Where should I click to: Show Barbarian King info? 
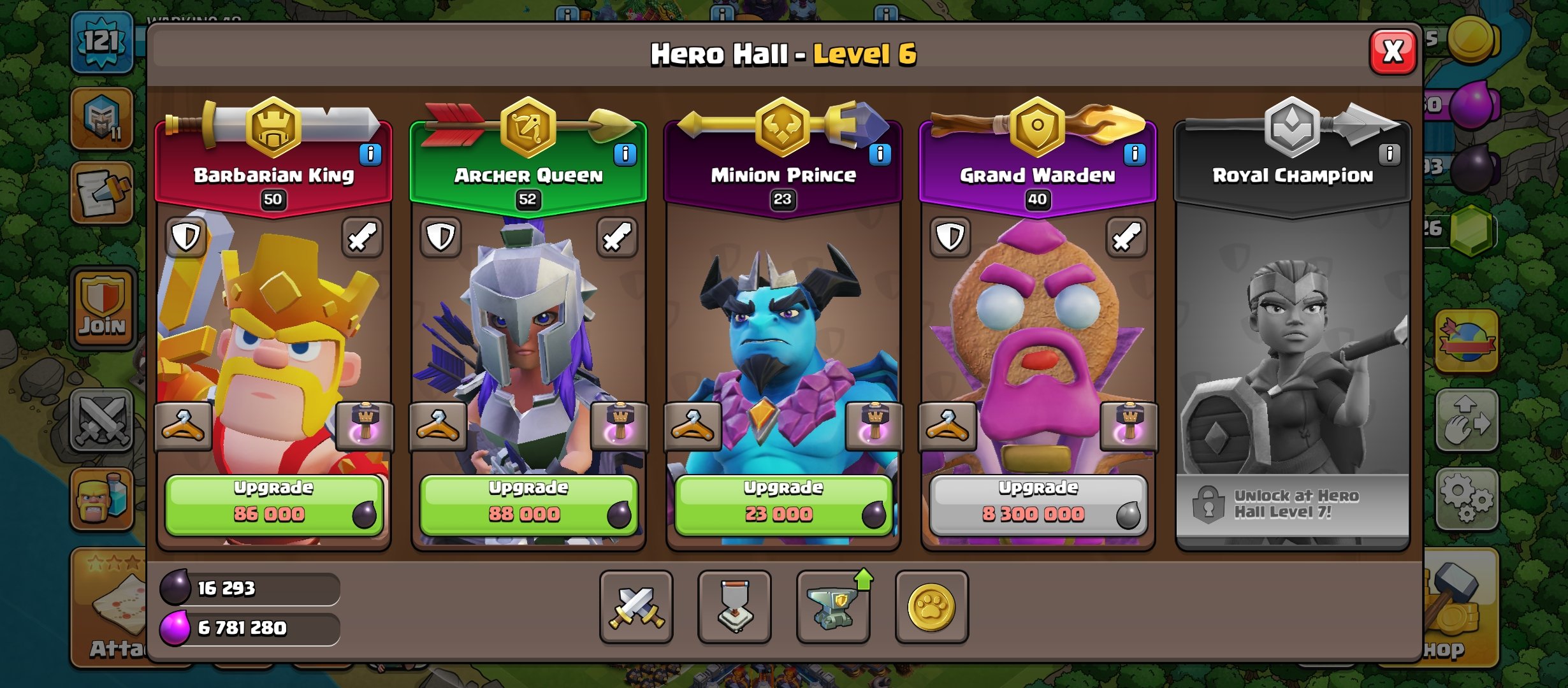tap(370, 154)
